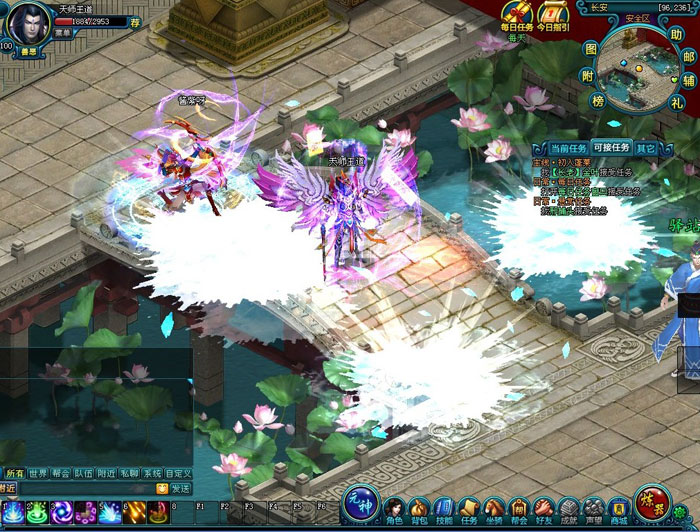Open the 每日任务 daily quest scroll
This screenshot has width=700, height=532.
pos(517,13)
